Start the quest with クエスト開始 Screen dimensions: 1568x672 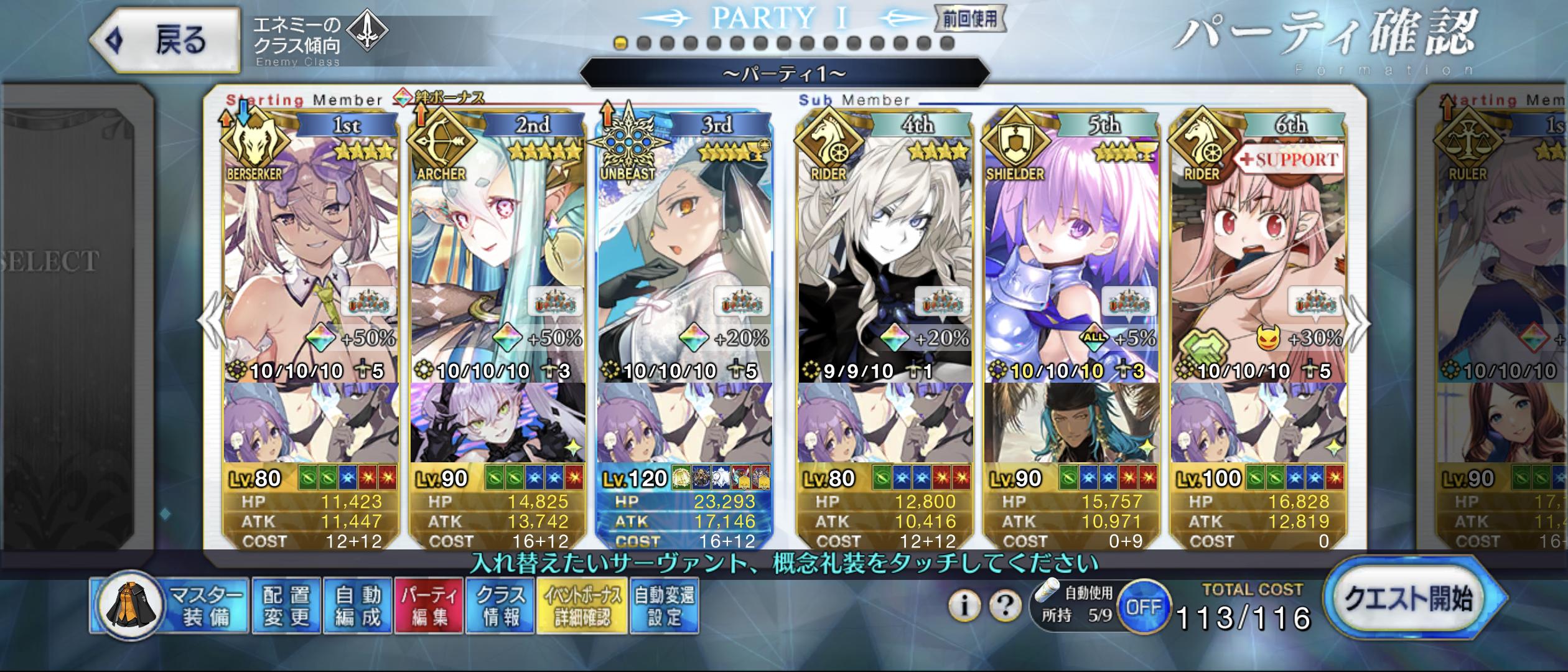click(x=1409, y=599)
